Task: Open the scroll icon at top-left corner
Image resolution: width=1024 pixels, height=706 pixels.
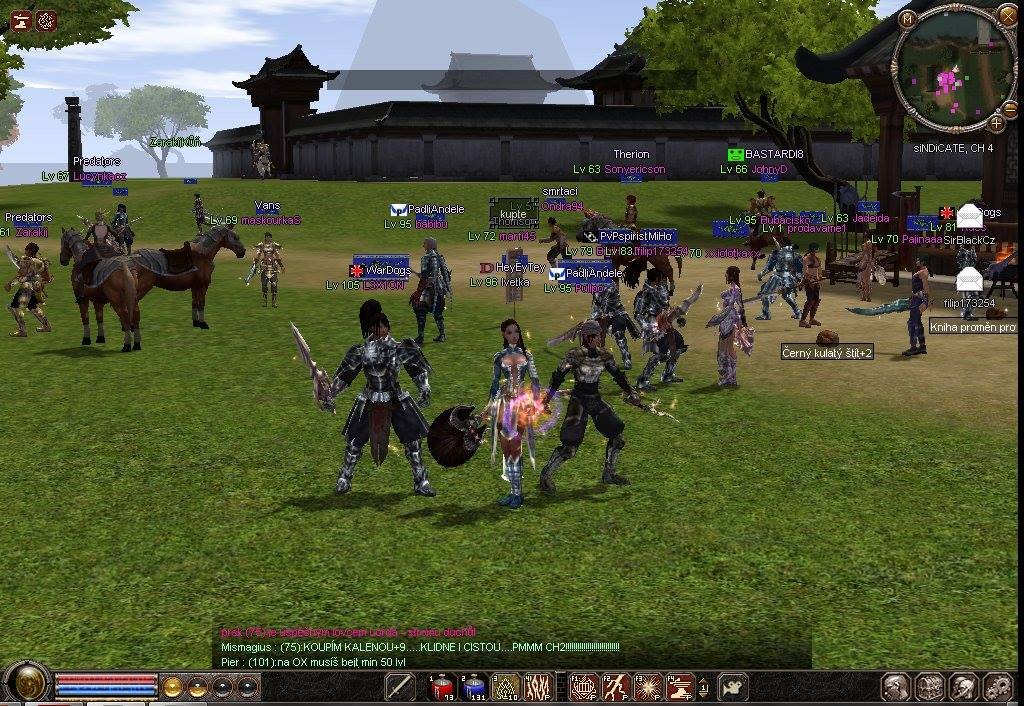Action: pyautogui.click(x=20, y=19)
